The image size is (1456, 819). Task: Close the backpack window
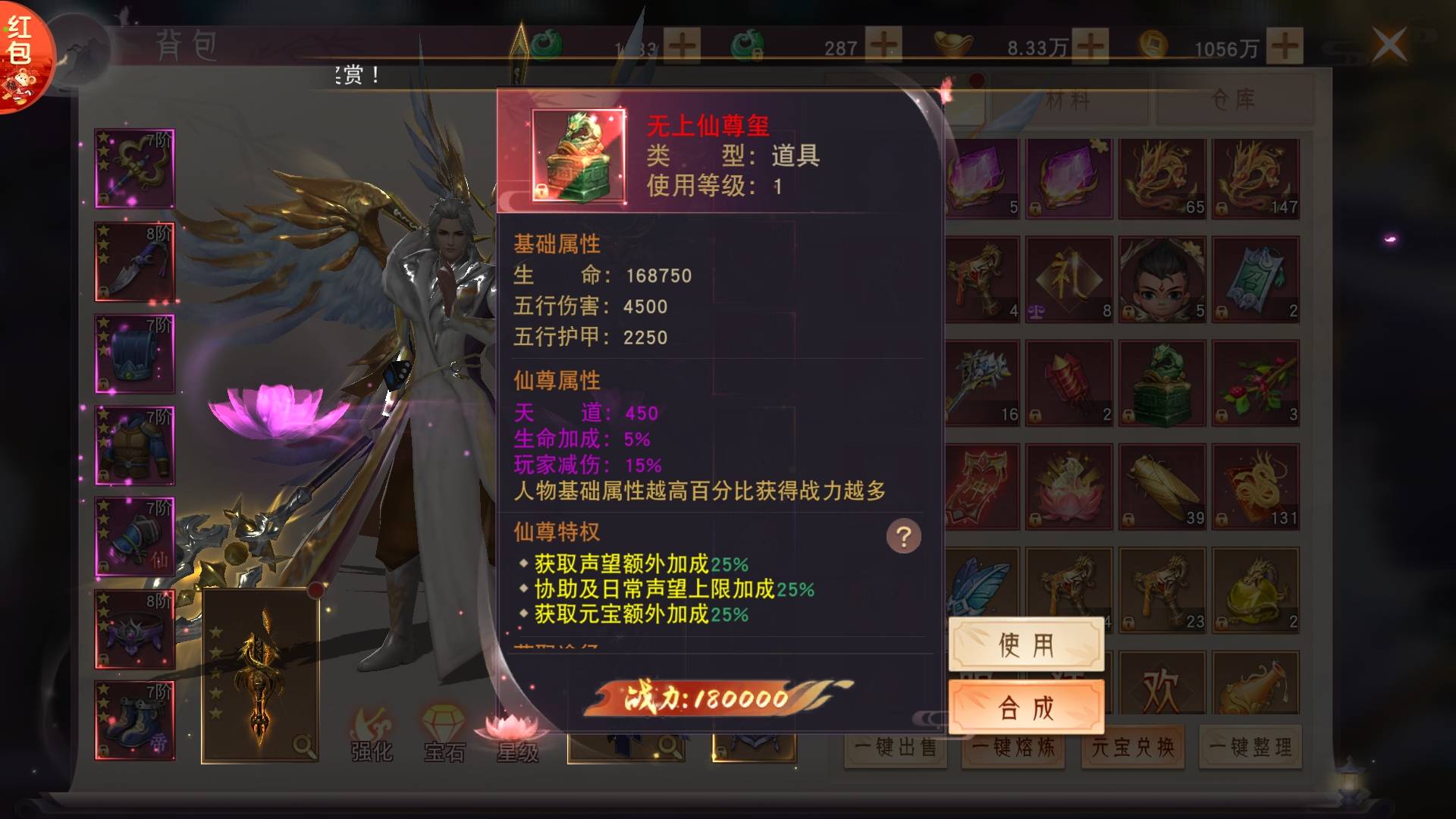pos(1389,45)
